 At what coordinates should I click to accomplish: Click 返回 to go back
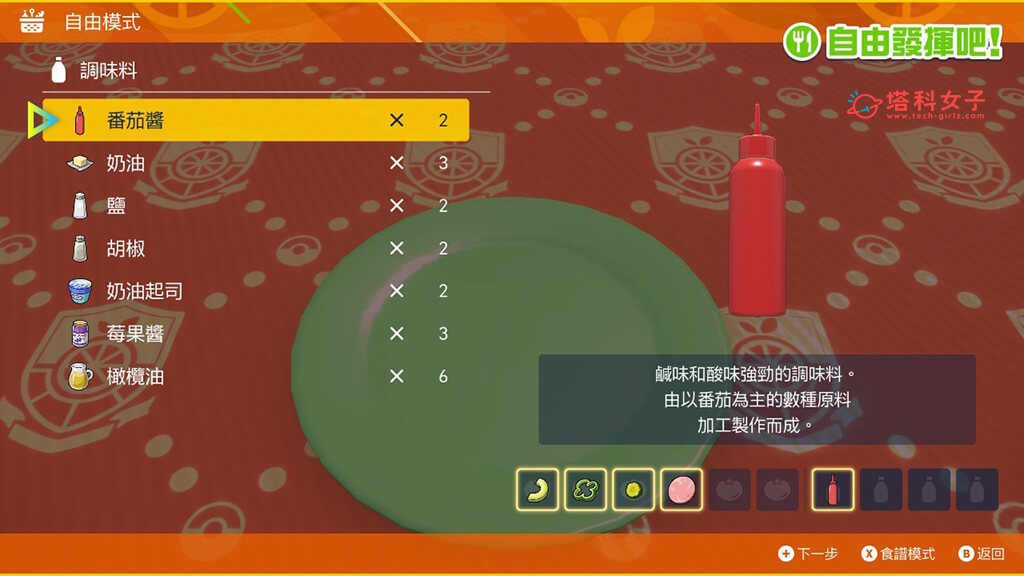tap(981, 554)
